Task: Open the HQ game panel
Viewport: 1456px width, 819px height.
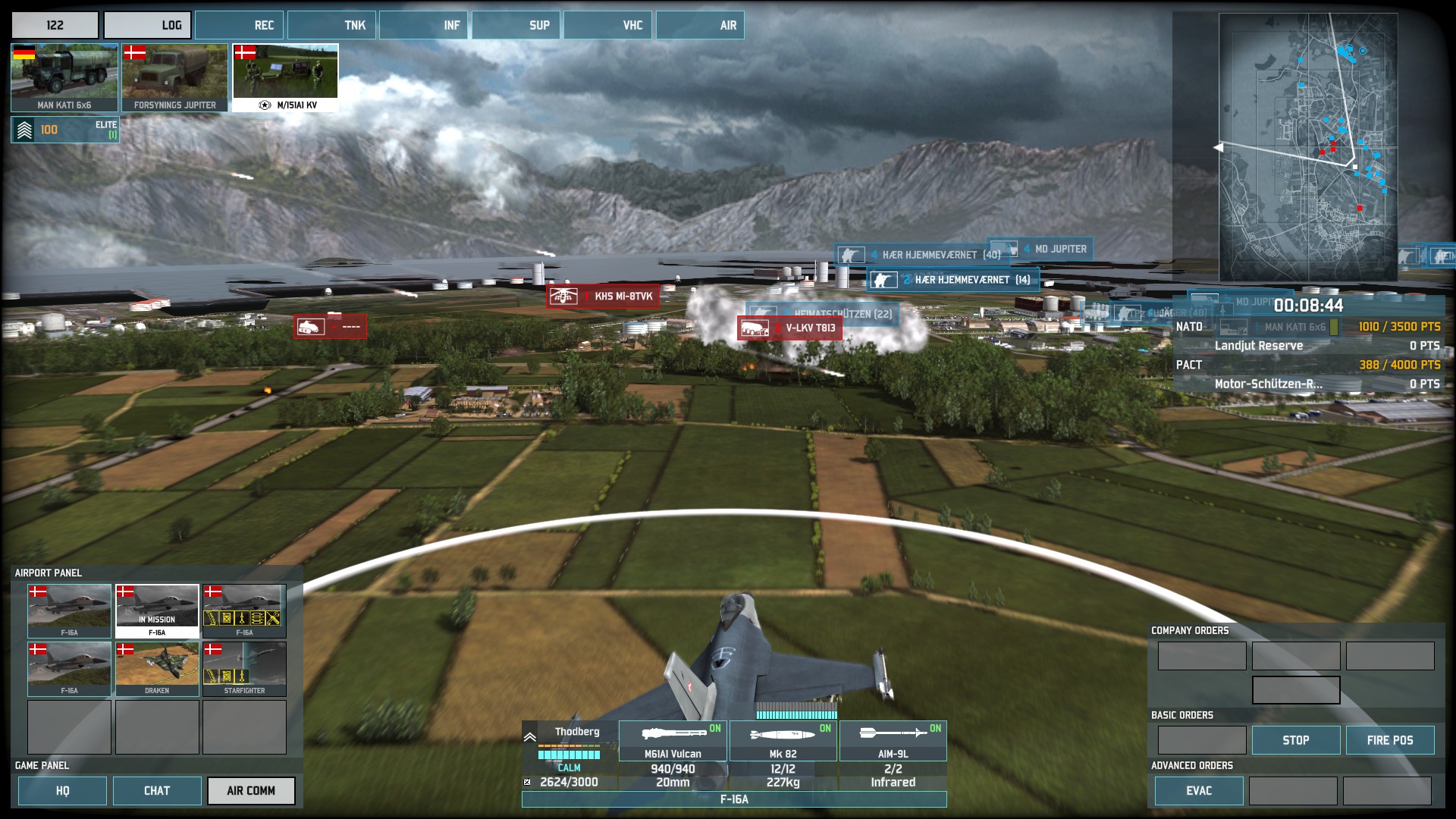Action: [x=62, y=791]
